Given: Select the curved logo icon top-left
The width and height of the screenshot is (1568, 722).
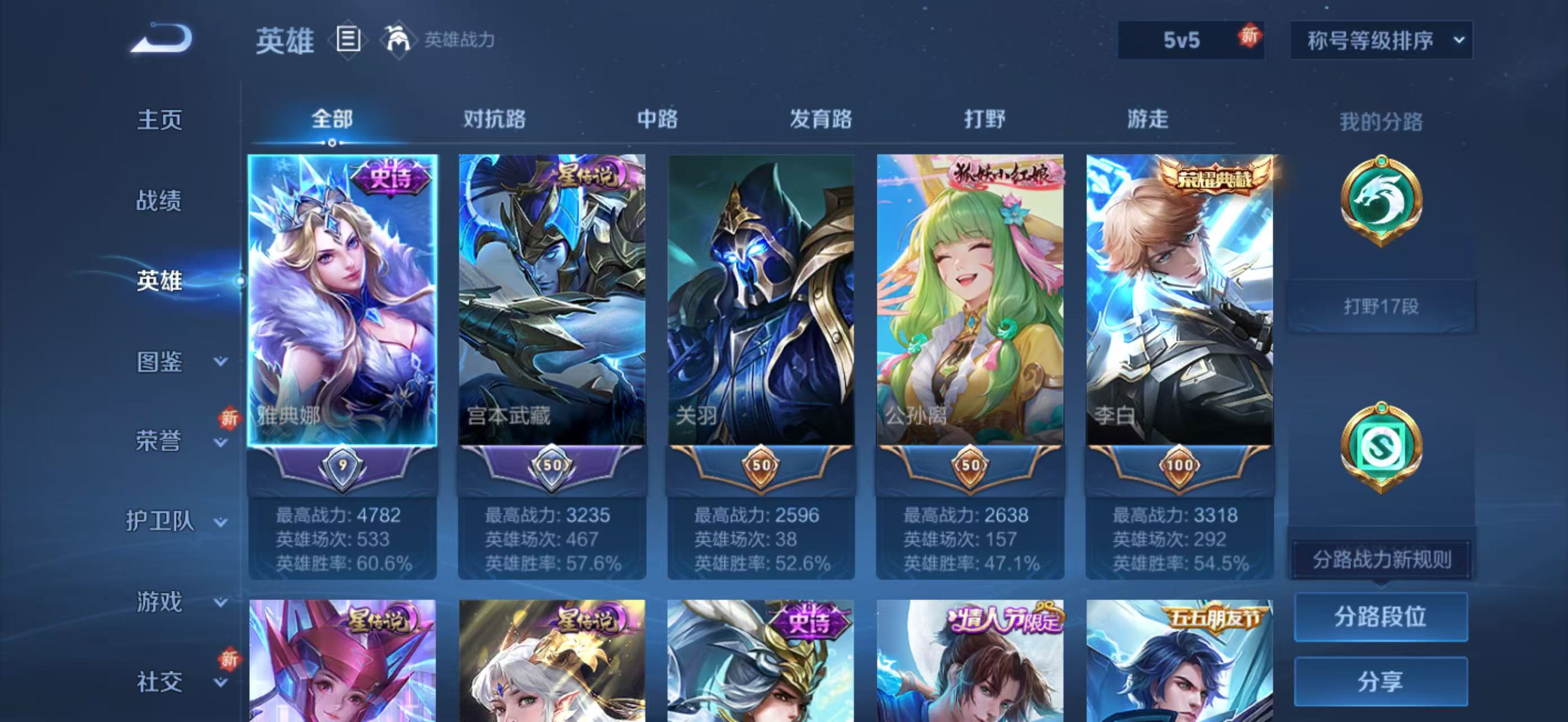Looking at the screenshot, I should click(x=161, y=38).
